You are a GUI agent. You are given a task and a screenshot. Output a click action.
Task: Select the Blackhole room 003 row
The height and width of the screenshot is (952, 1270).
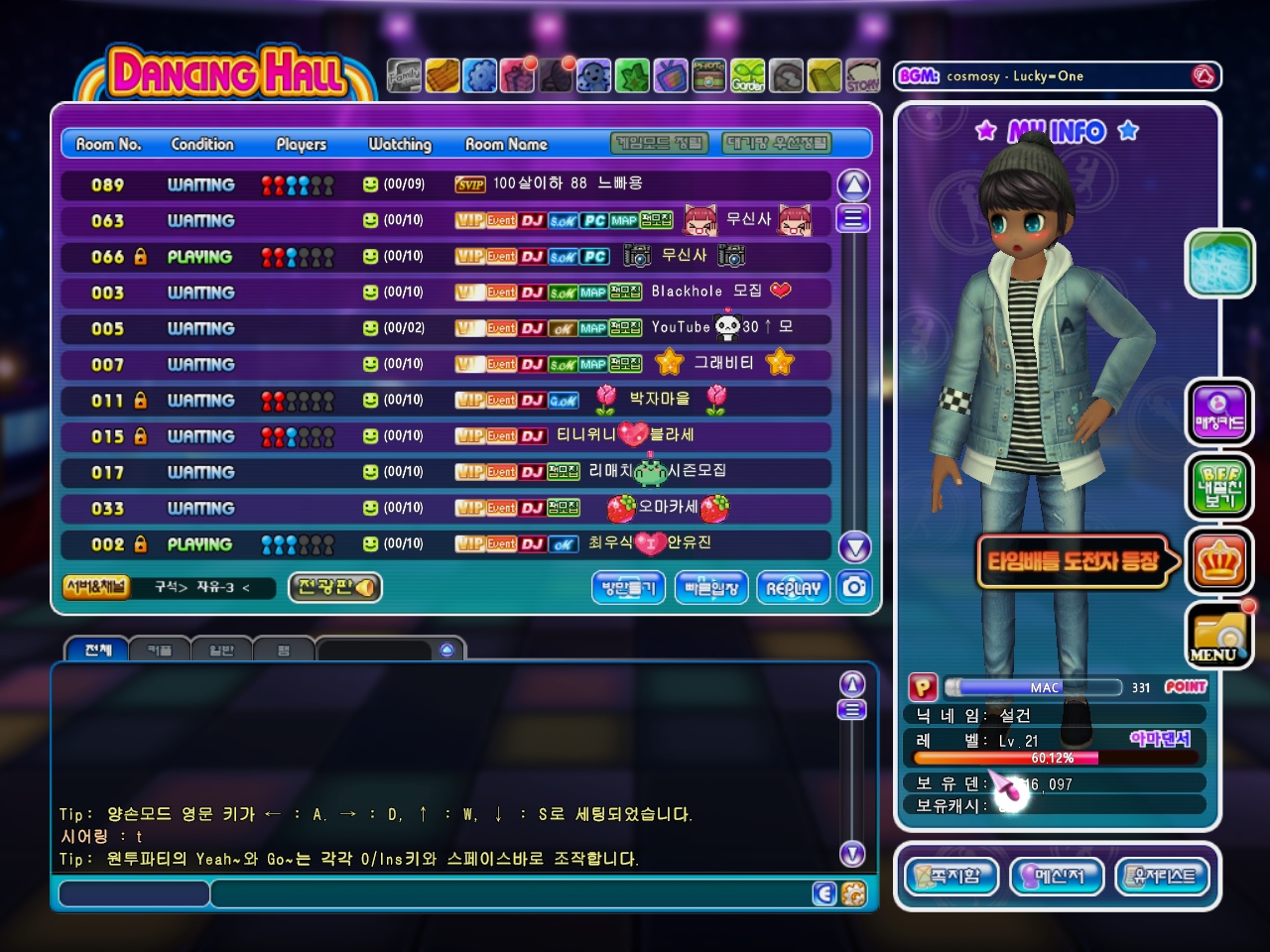pyautogui.click(x=444, y=293)
